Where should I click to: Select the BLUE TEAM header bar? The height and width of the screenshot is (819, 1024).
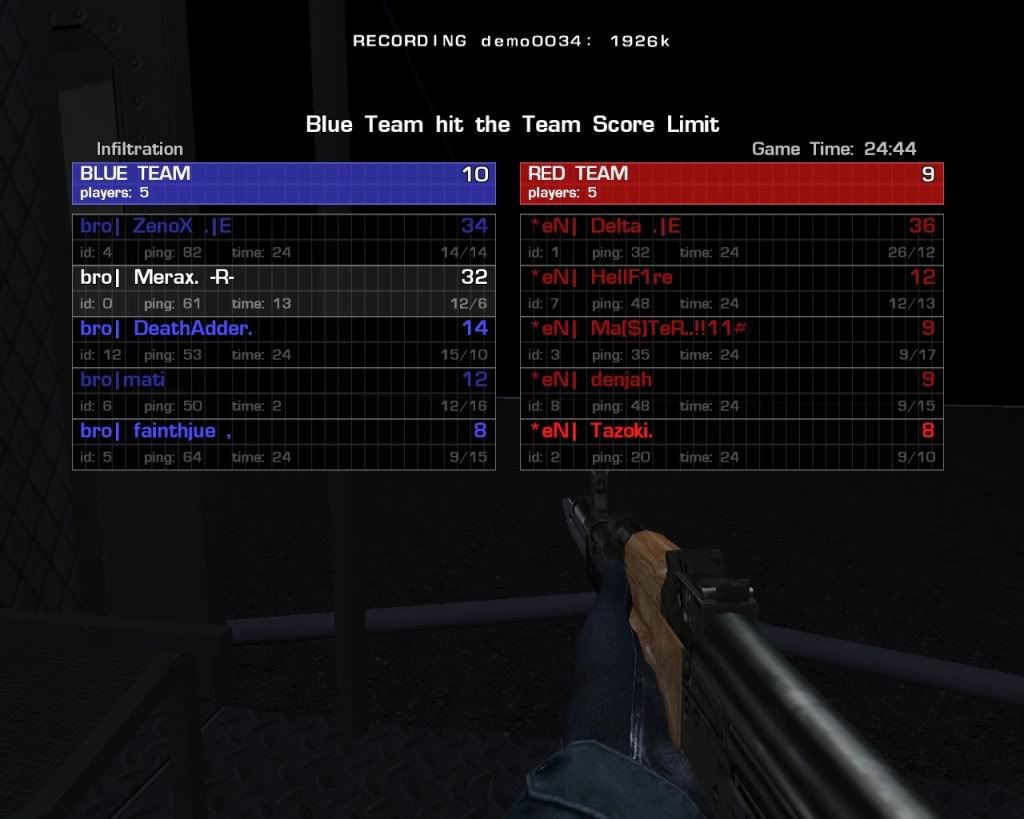[283, 182]
